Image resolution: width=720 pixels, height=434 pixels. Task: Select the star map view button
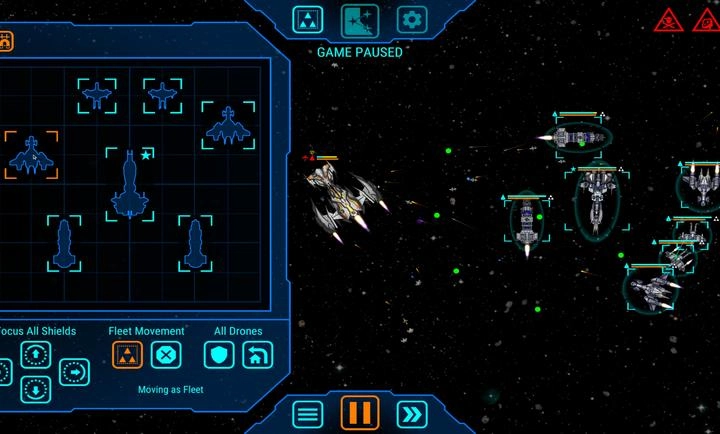(x=358, y=19)
